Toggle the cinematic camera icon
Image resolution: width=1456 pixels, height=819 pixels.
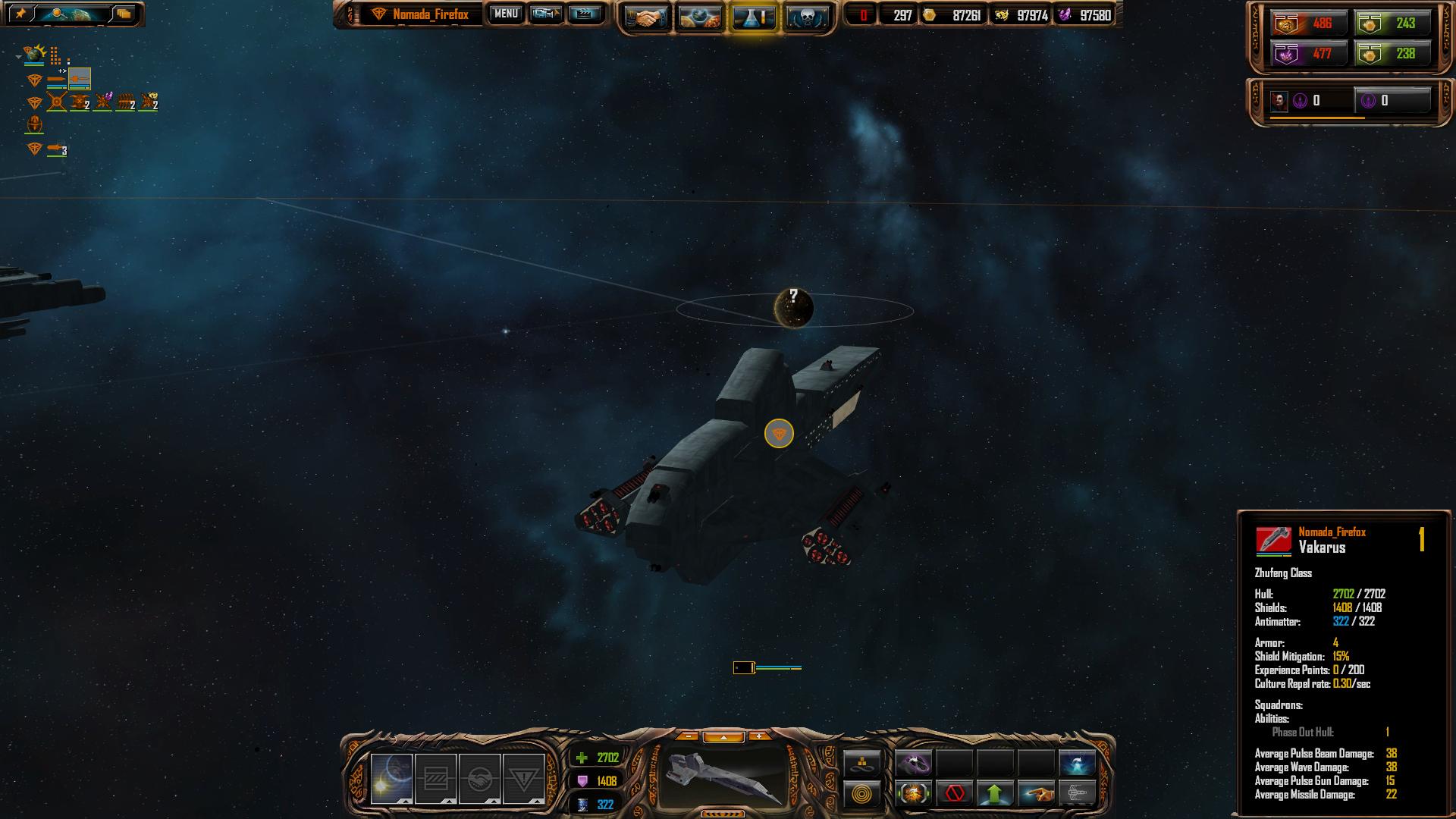coord(546,14)
